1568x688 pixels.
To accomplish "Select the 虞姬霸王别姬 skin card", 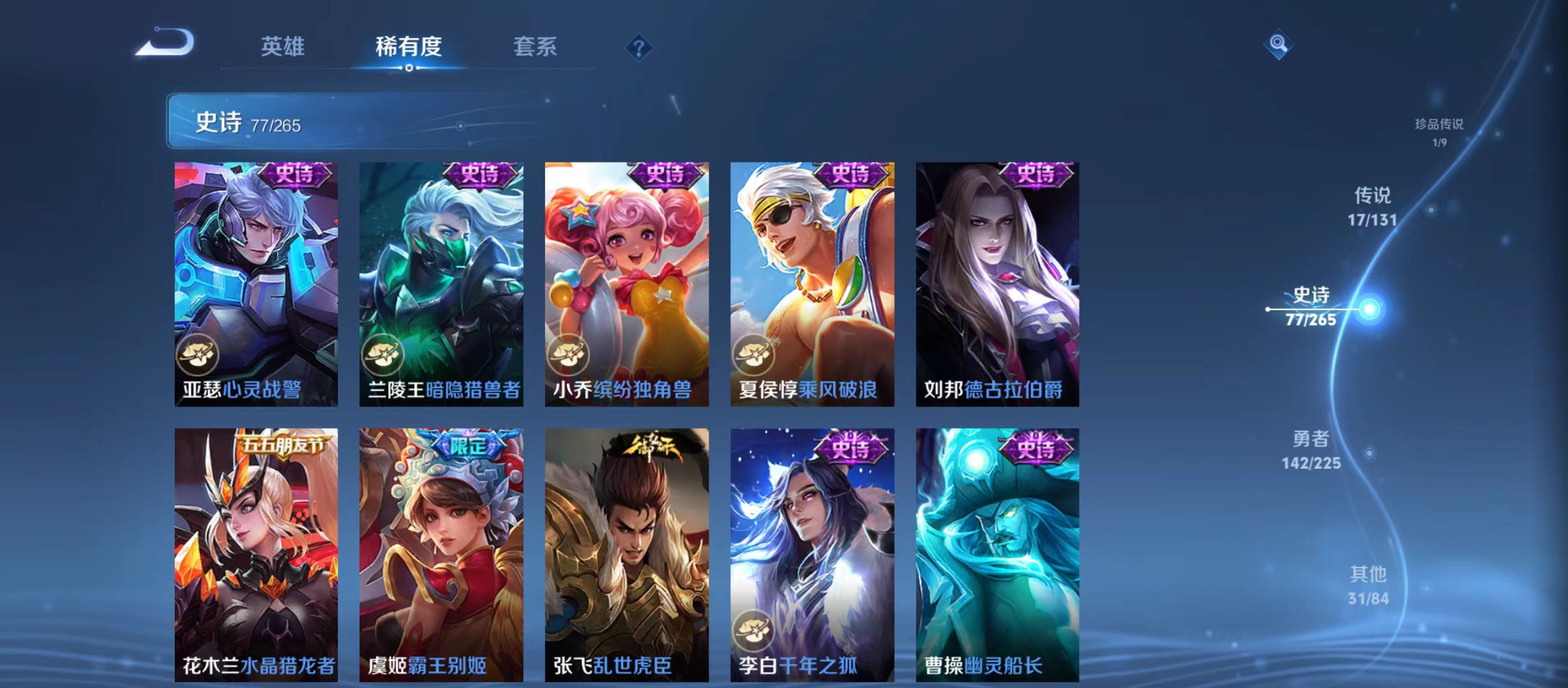I will 442,557.
